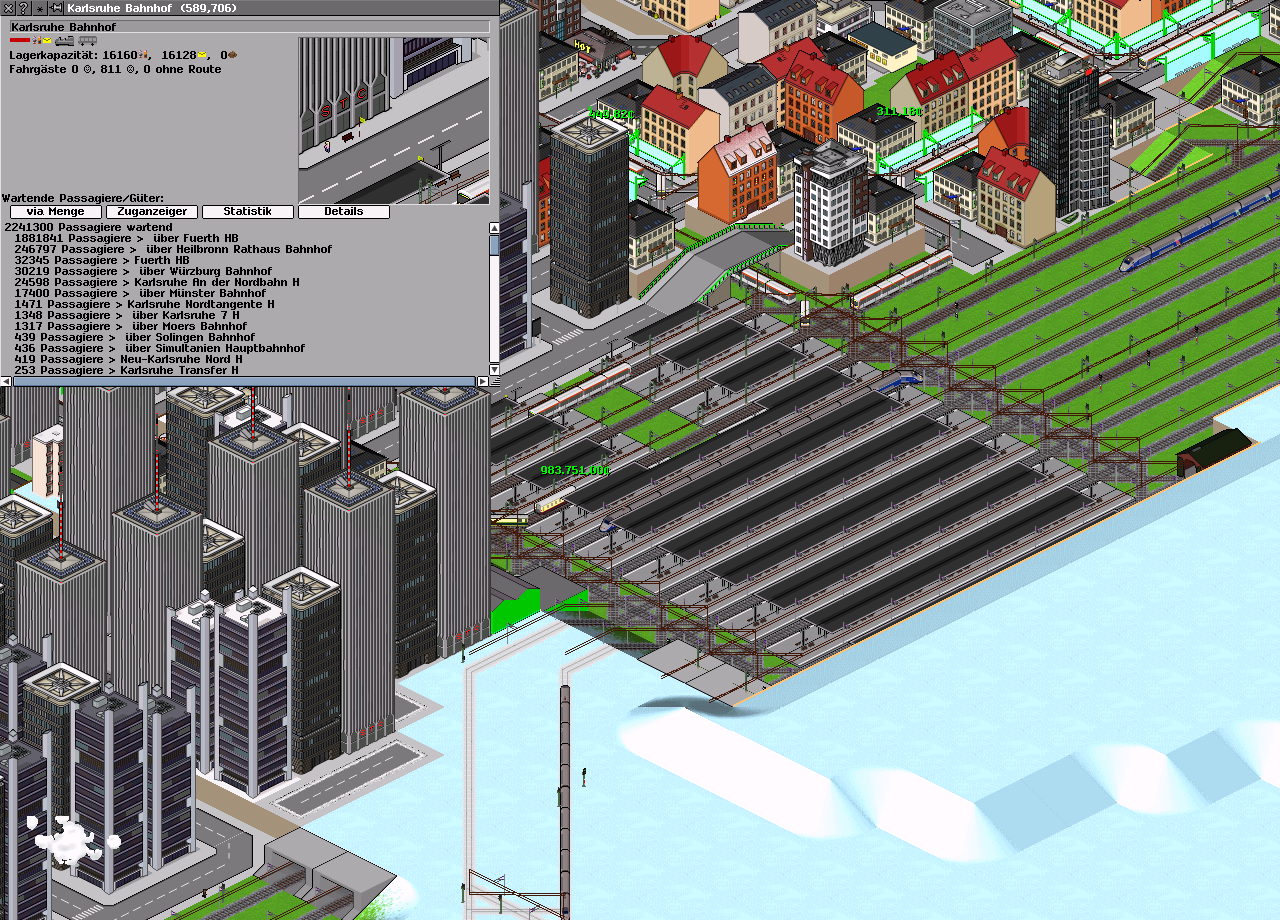Click the horizontal scrollbar's left arrow
The width and height of the screenshot is (1280, 920).
click(x=6, y=381)
